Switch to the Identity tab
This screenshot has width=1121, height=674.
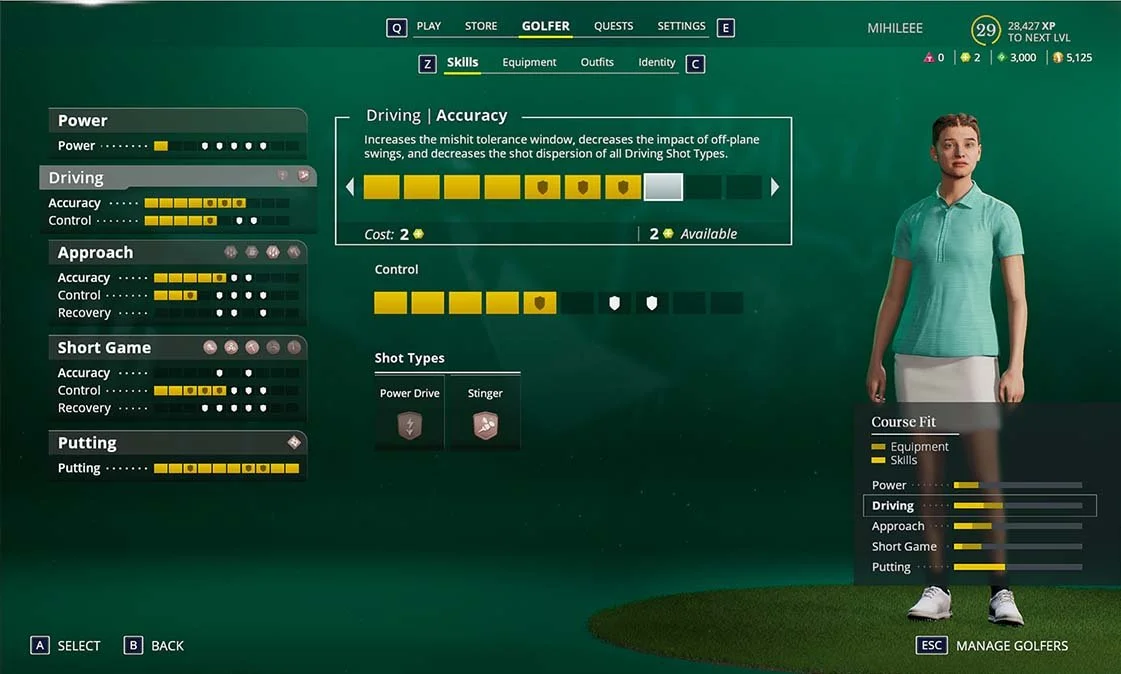(x=657, y=62)
